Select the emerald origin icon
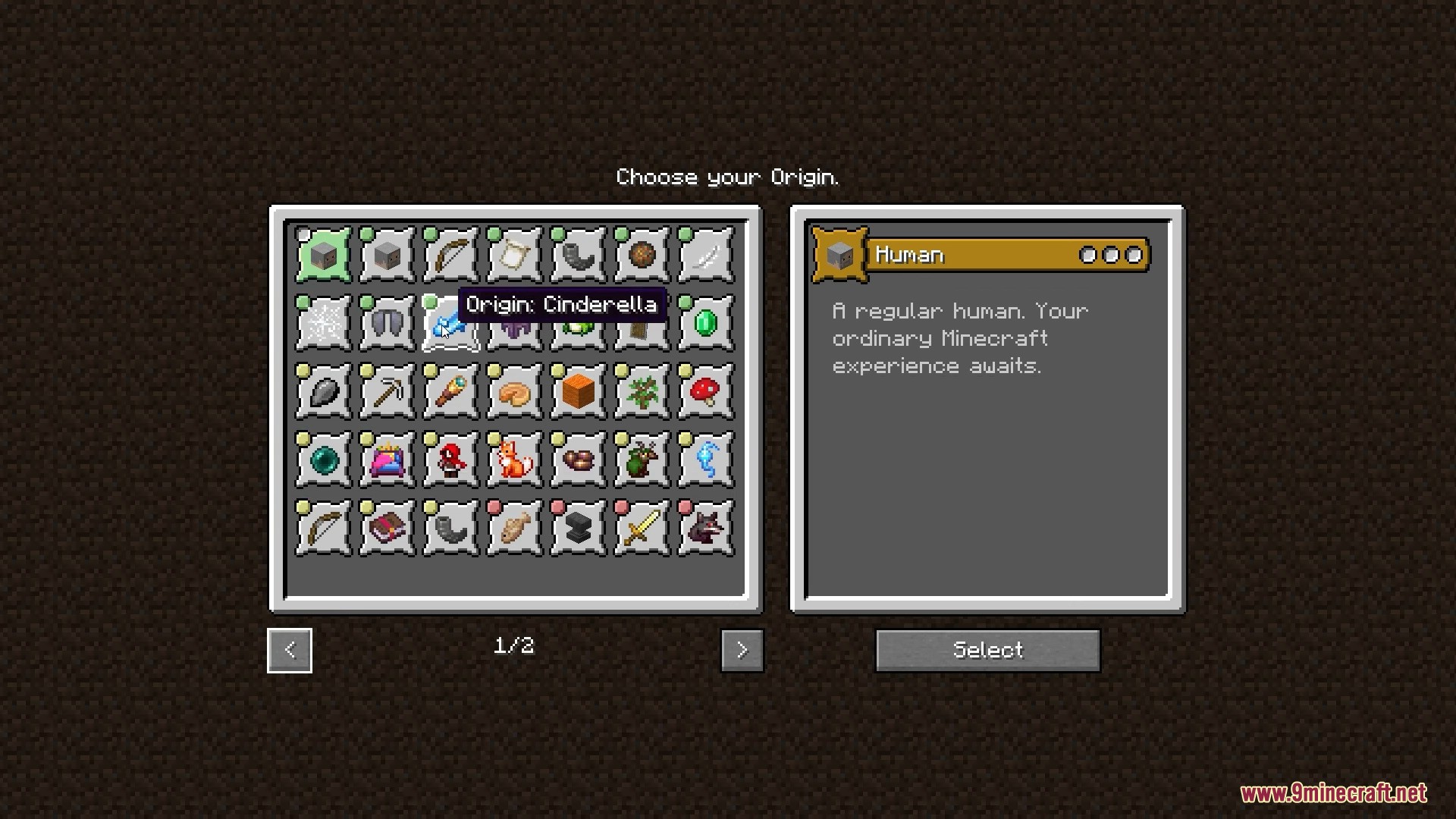Viewport: 1456px width, 819px height. [705, 324]
